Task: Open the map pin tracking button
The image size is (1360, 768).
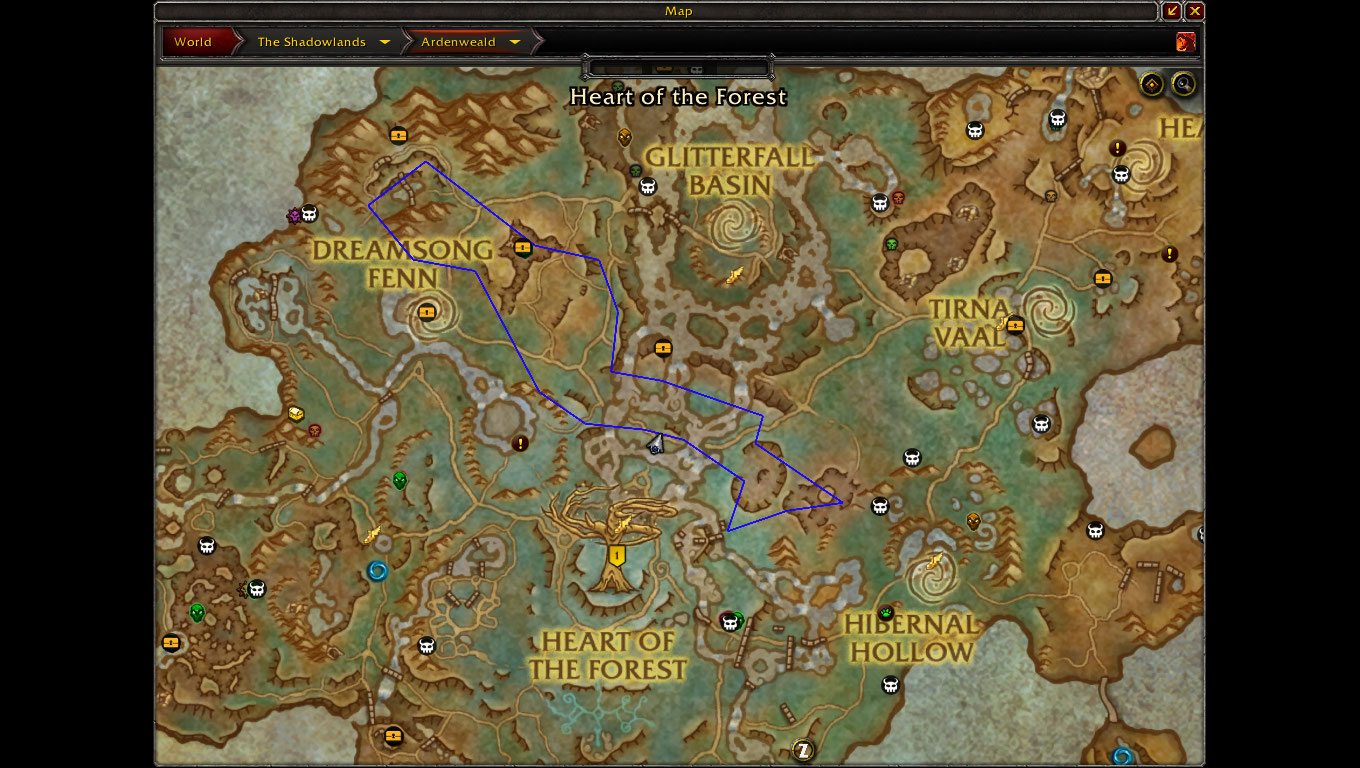Action: click(x=1152, y=84)
